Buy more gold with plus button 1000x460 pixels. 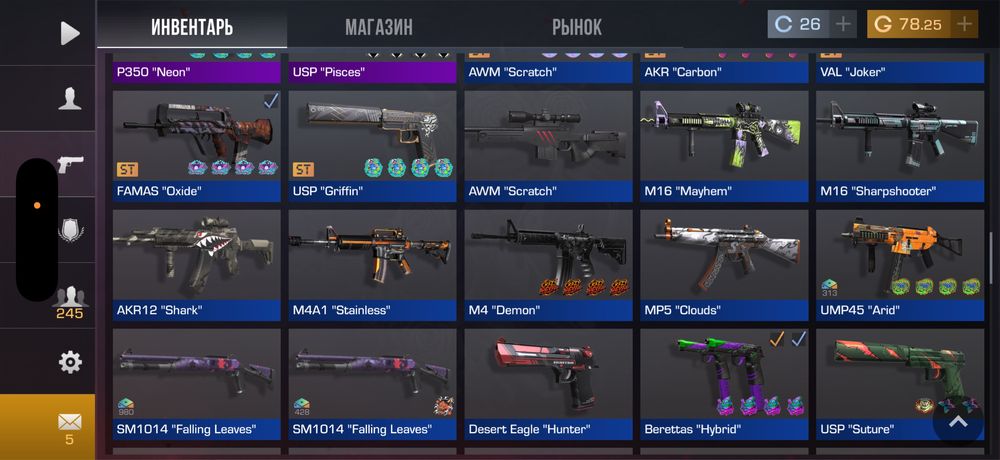tap(964, 24)
